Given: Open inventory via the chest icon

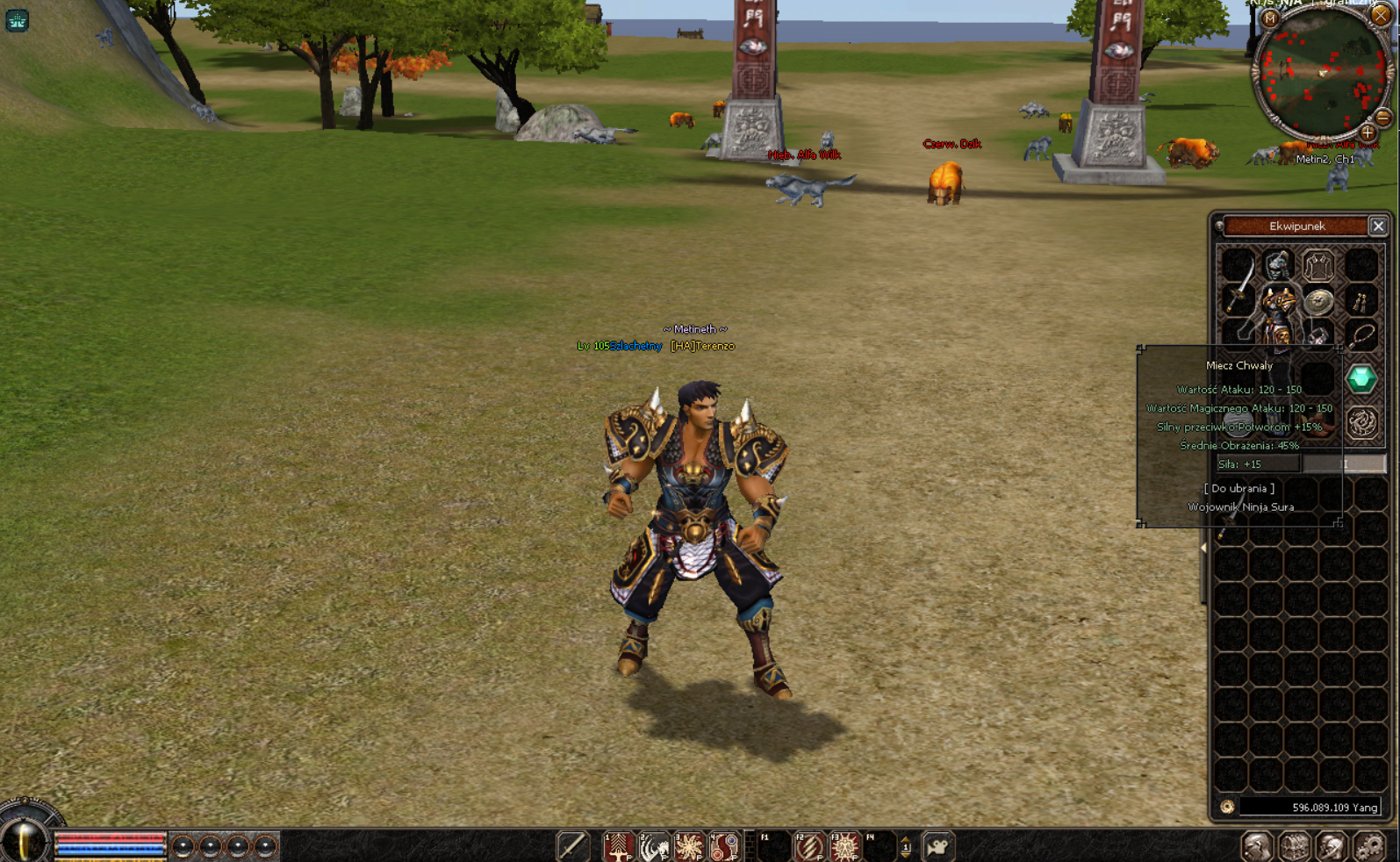Looking at the screenshot, I should (1295, 847).
